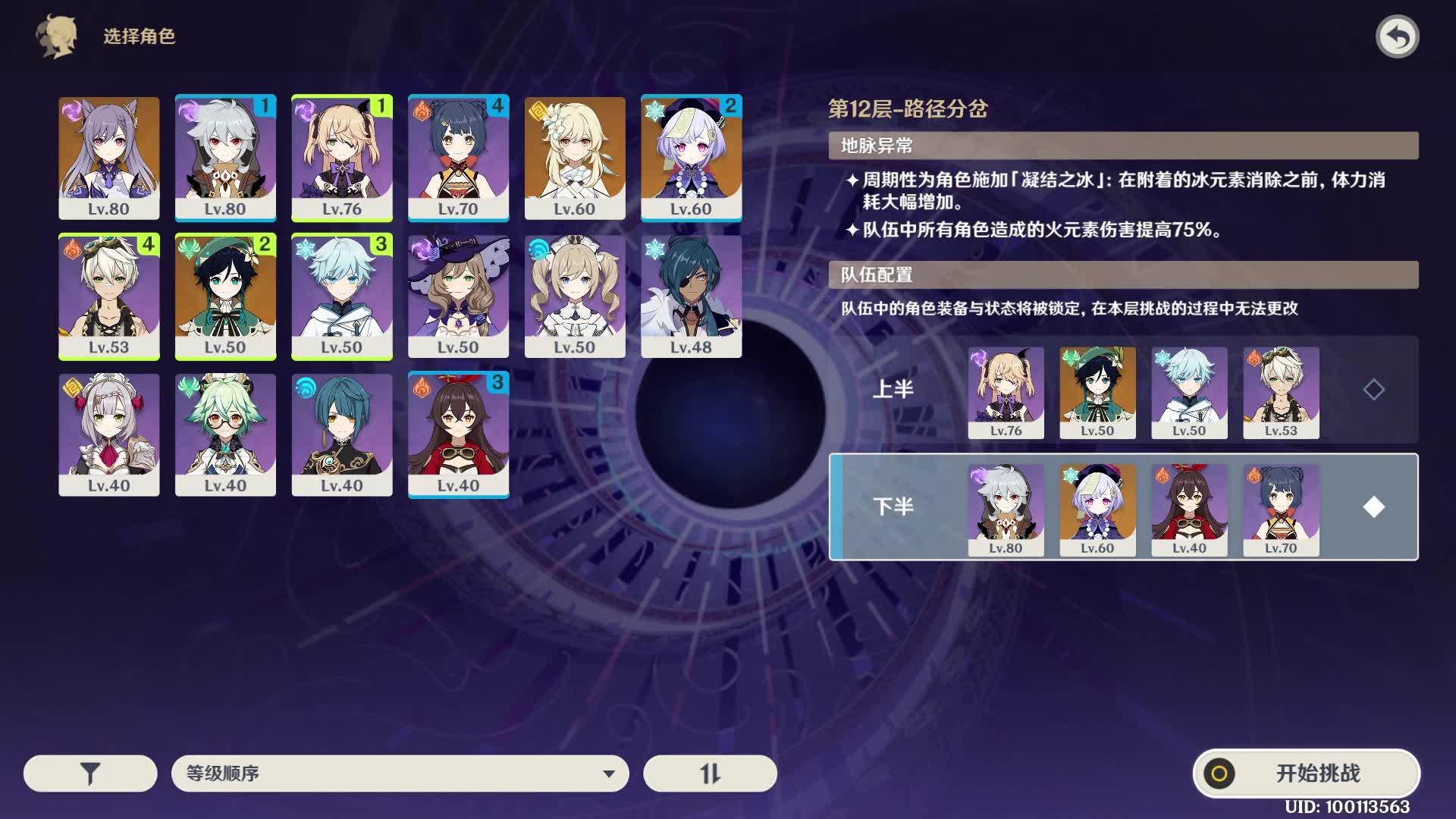The width and height of the screenshot is (1456, 819).
Task: Open the 等级顺序 sorting dropdown
Action: (x=400, y=773)
